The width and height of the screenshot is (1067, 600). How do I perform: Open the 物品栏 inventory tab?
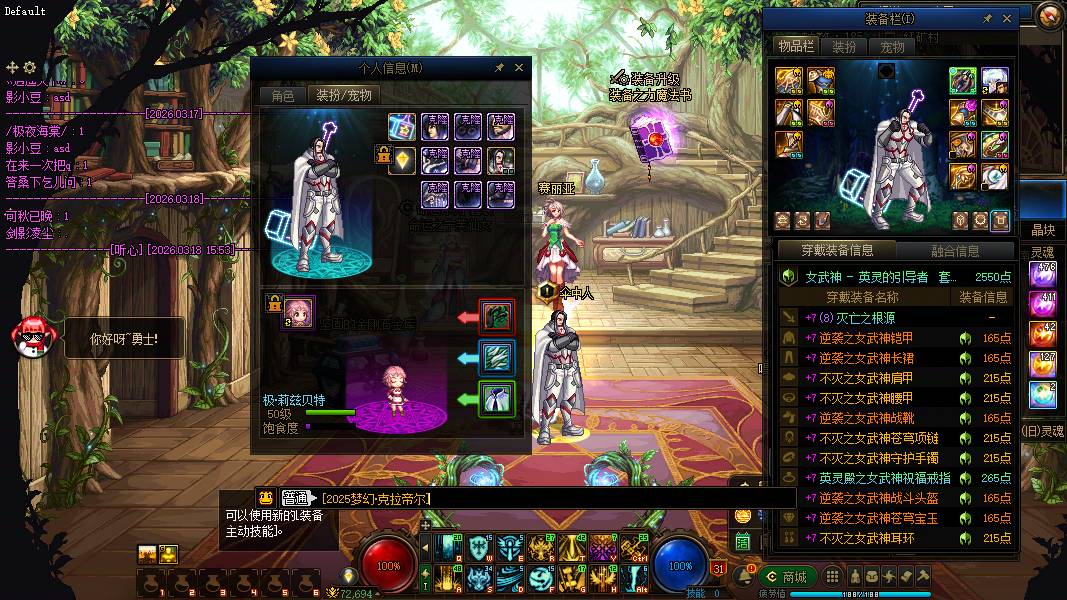pyautogui.click(x=796, y=47)
